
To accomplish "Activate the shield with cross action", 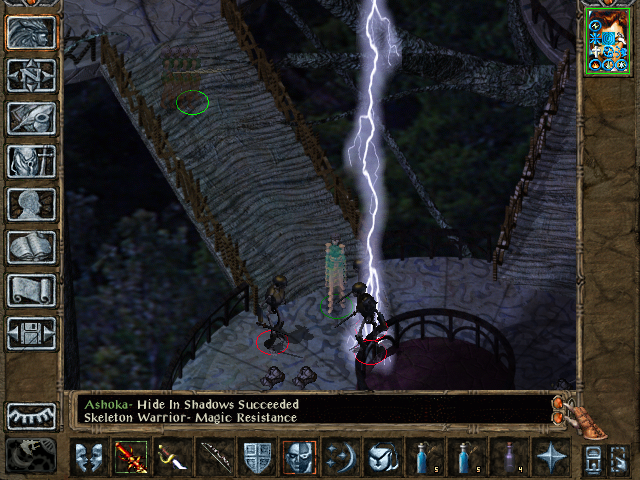I will click(257, 458).
